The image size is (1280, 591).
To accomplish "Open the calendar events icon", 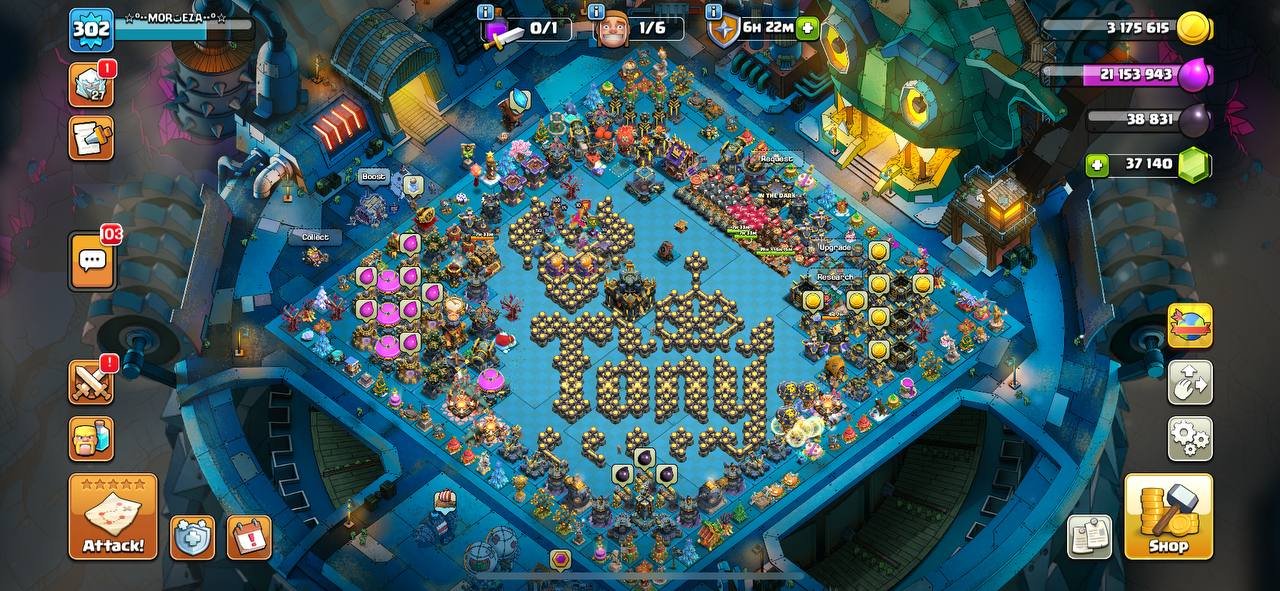I will pos(249,537).
